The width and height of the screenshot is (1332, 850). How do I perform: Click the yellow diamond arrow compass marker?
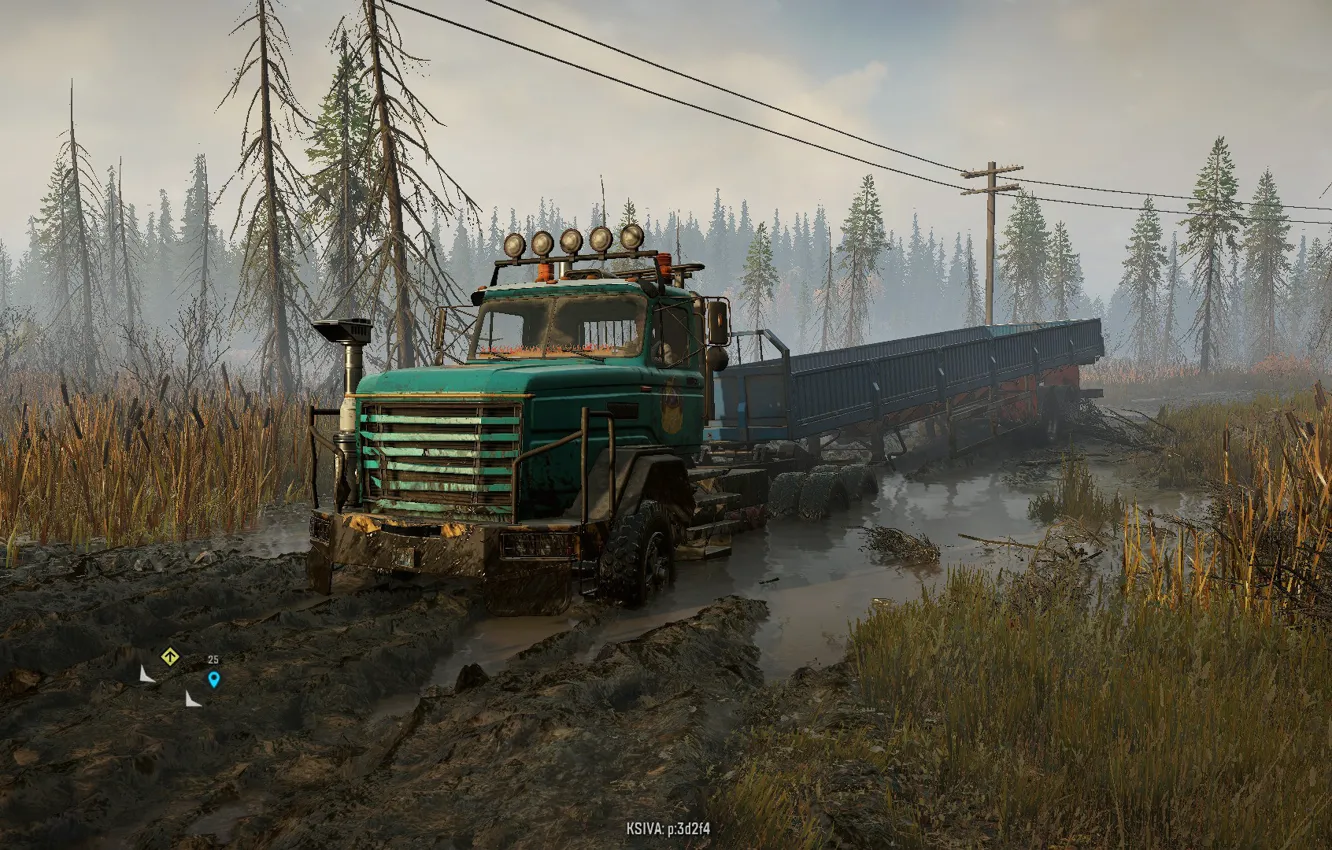pos(170,656)
